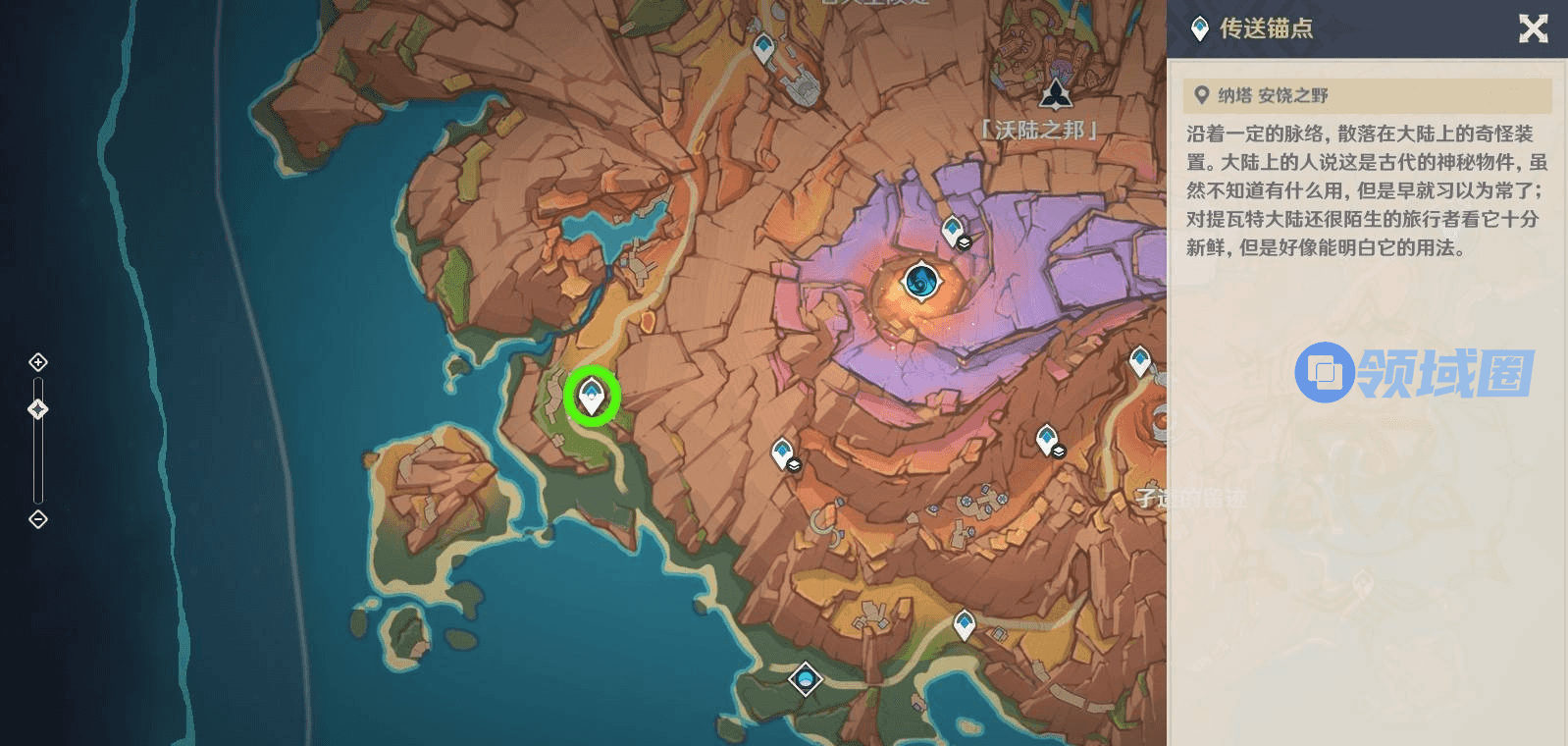Close the teleport waypoint panel
Screen dimensions: 1568x746
point(1533,28)
